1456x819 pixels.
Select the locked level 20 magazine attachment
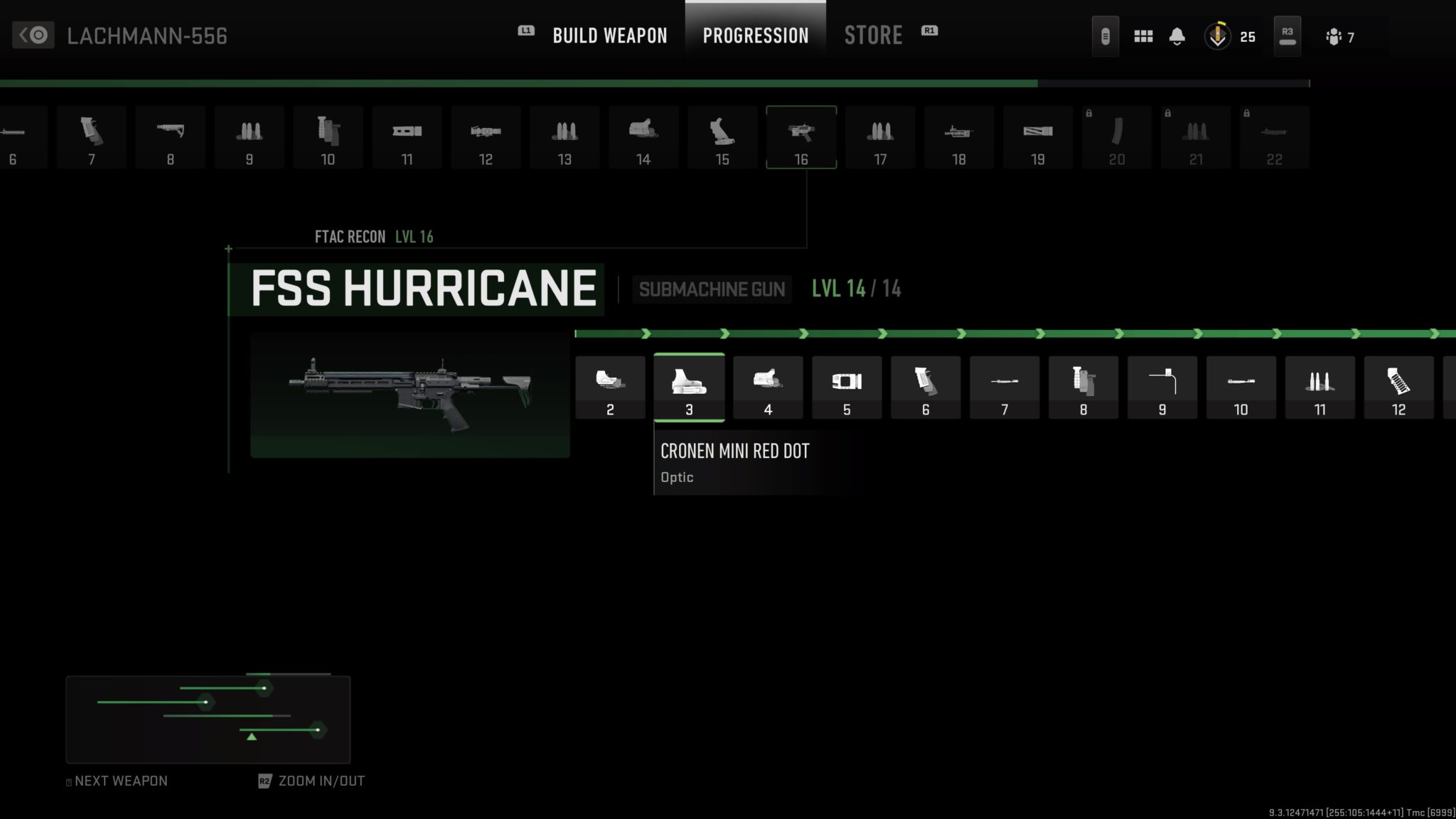click(1117, 136)
